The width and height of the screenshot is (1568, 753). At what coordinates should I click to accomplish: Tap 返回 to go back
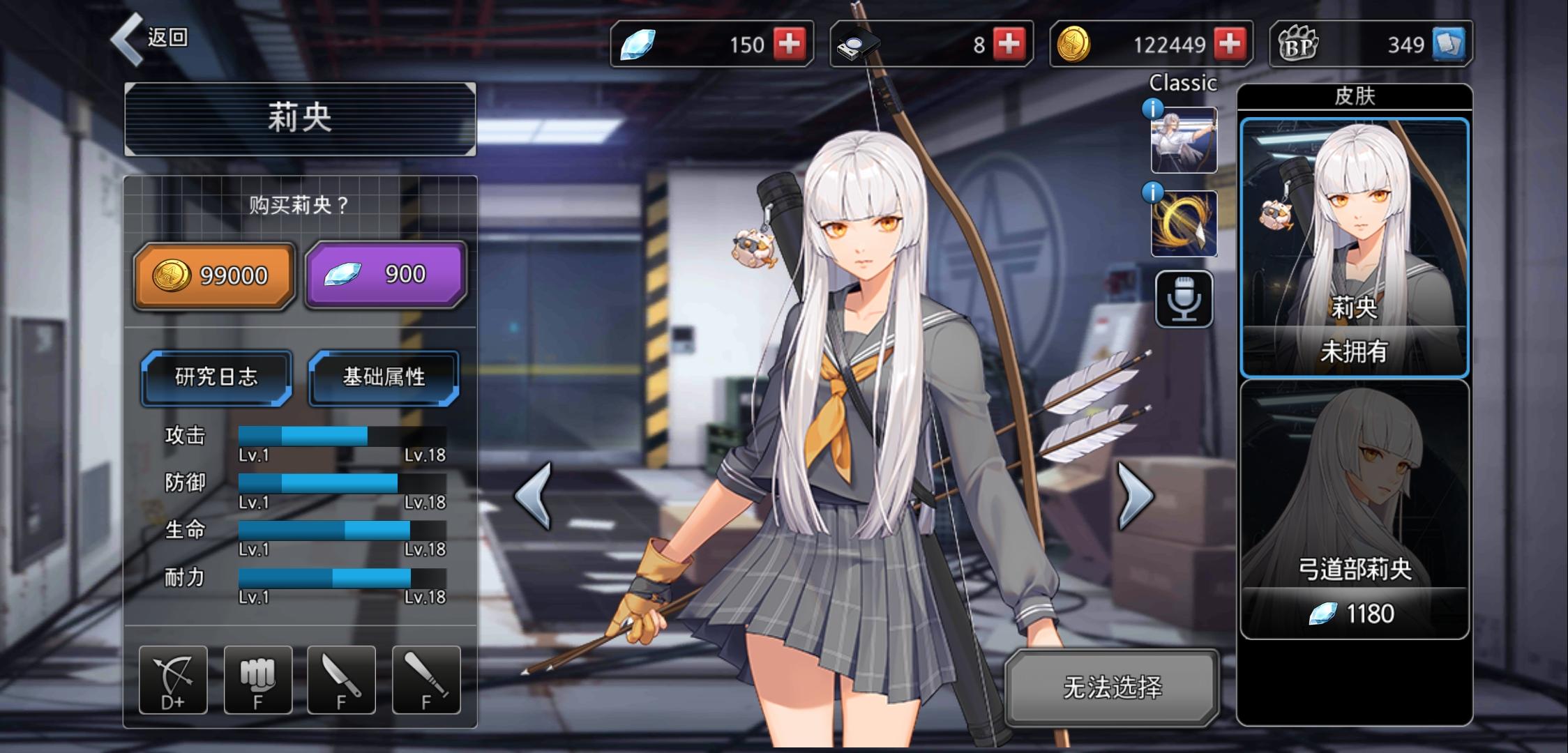click(x=157, y=38)
